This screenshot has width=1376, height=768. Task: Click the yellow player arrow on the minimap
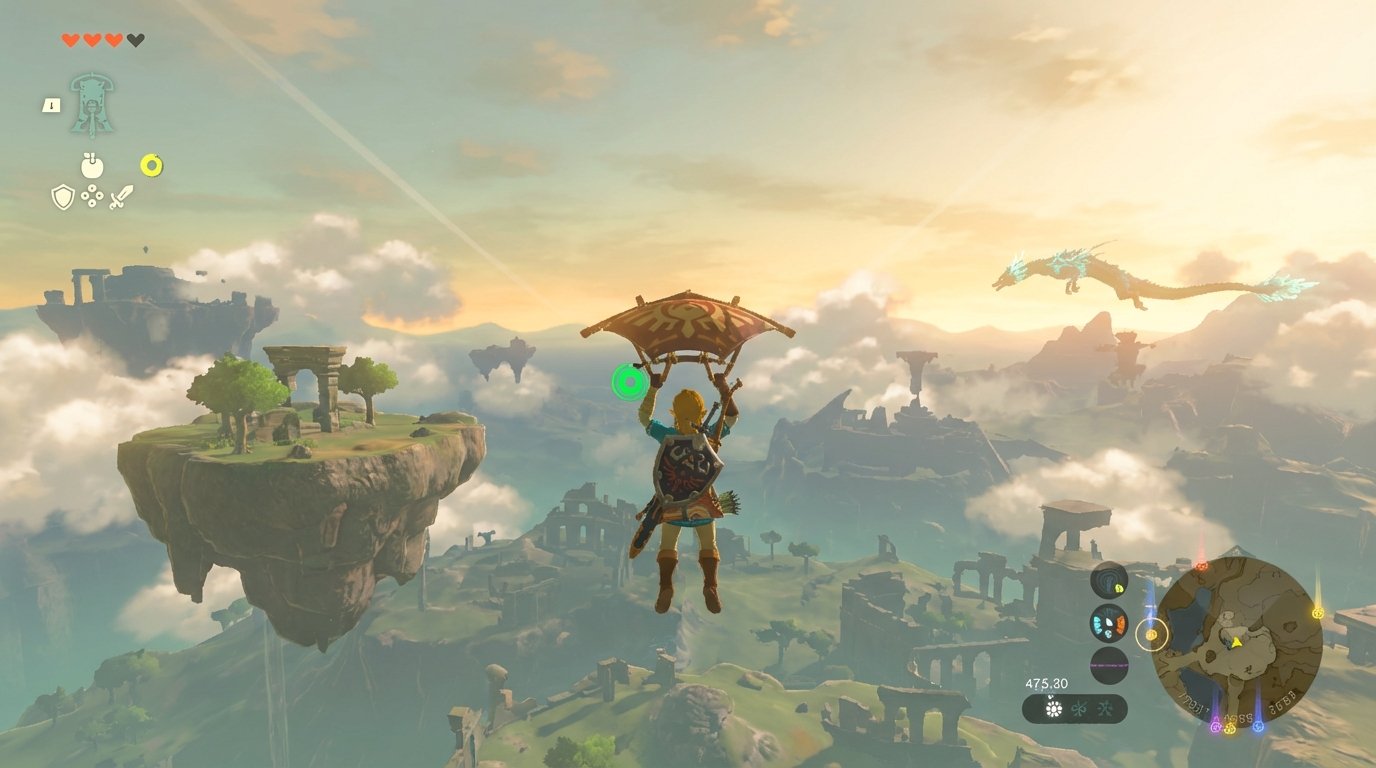tap(1236, 642)
